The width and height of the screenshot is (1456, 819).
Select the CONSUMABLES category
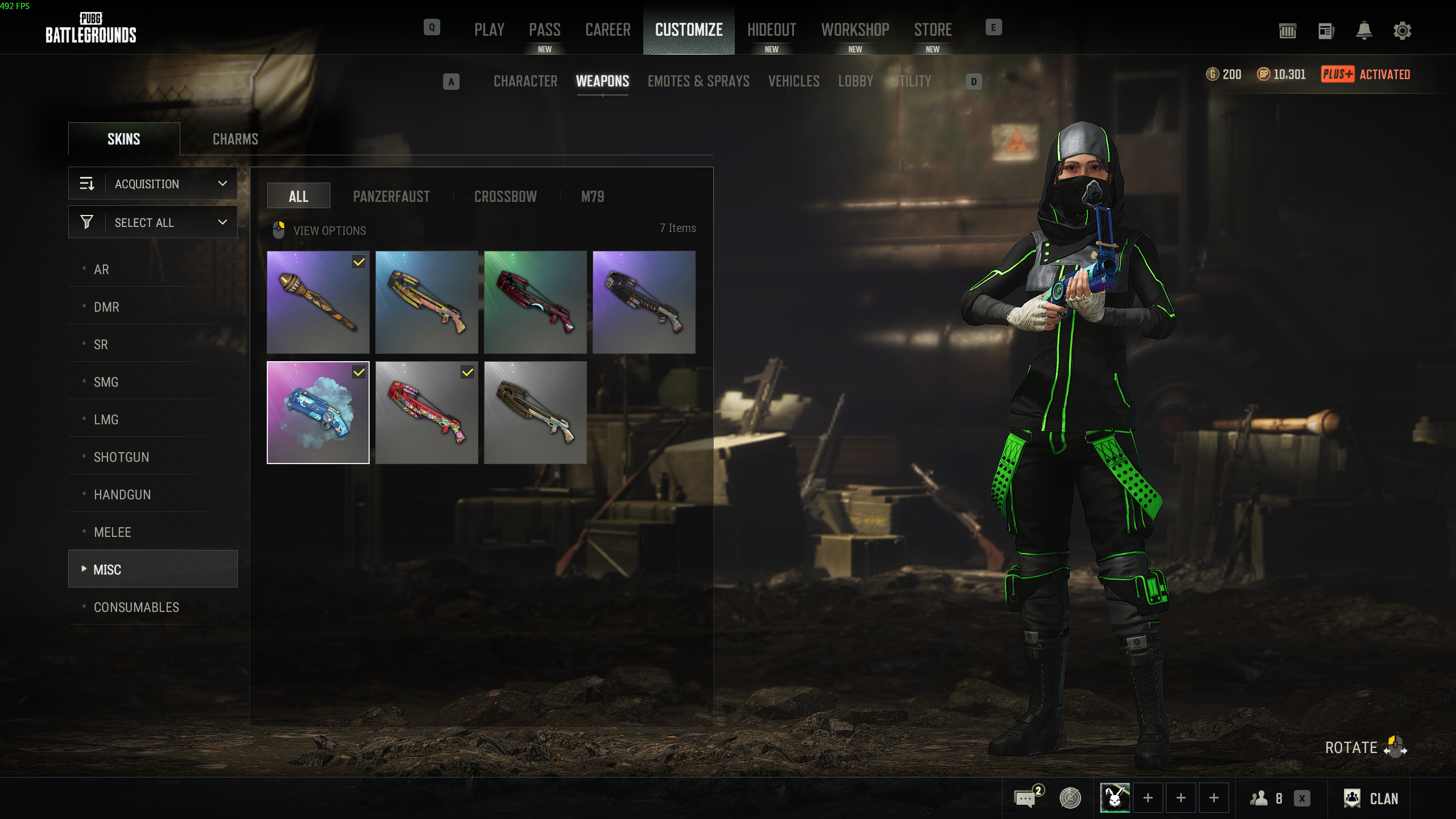136,607
